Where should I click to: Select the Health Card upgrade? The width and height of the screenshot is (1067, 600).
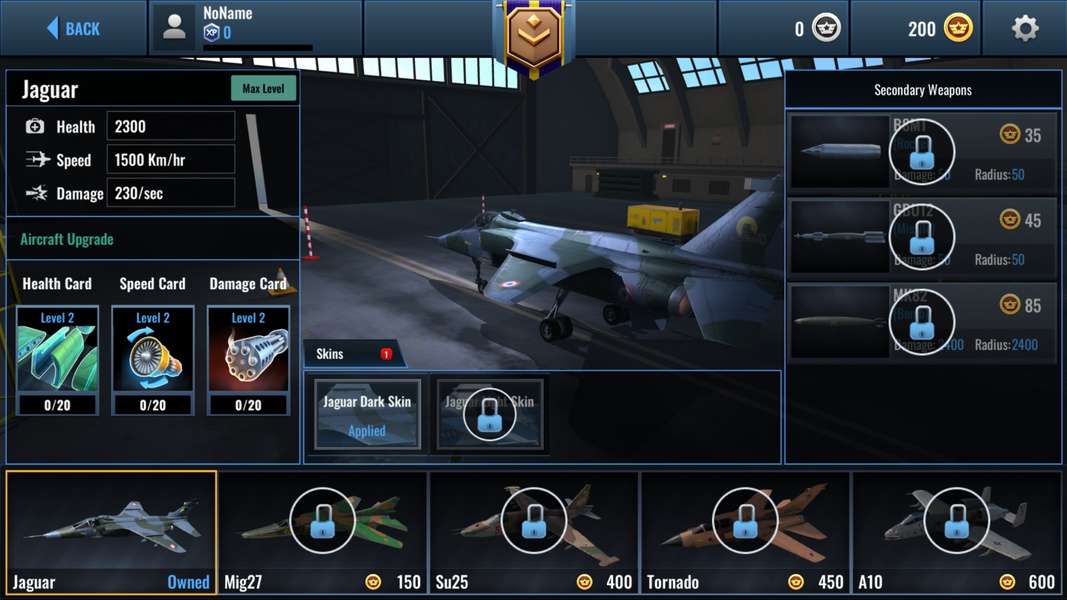click(x=57, y=359)
